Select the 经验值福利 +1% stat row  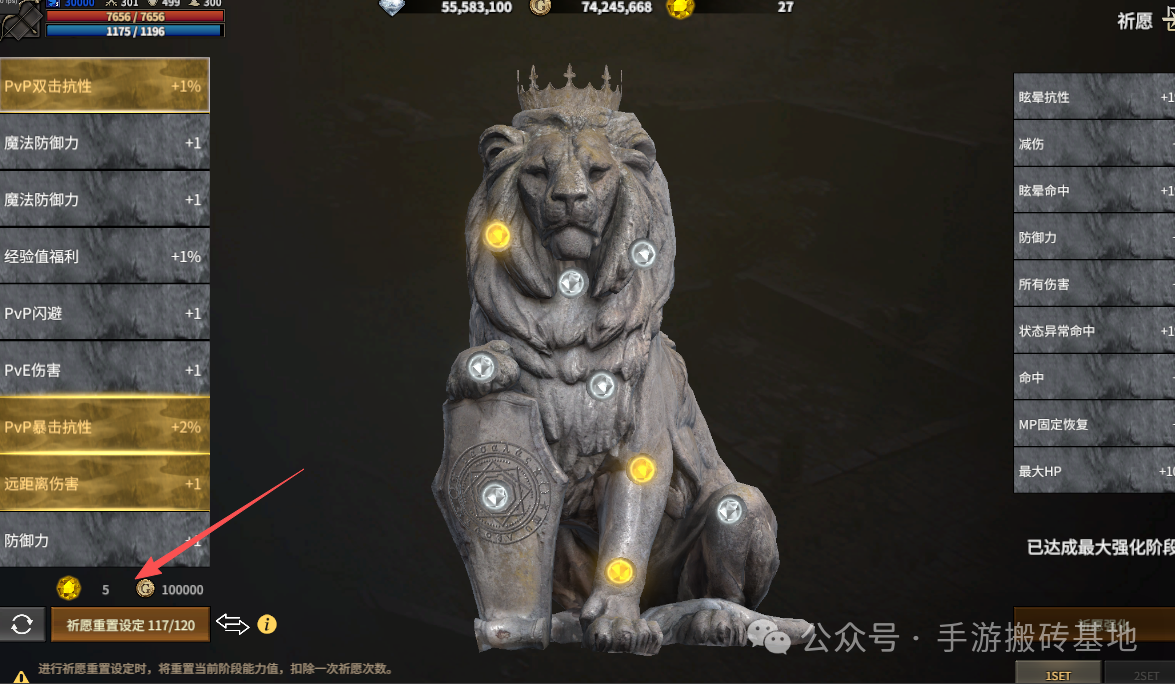(x=104, y=256)
